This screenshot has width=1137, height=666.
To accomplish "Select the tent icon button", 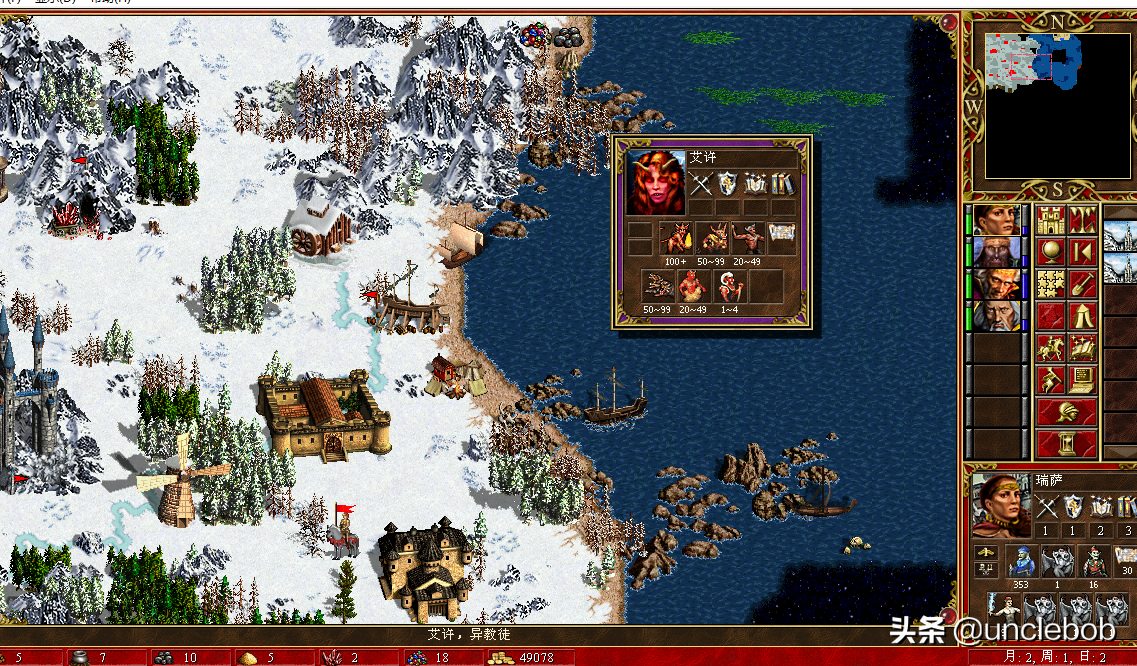I will 1083,316.
